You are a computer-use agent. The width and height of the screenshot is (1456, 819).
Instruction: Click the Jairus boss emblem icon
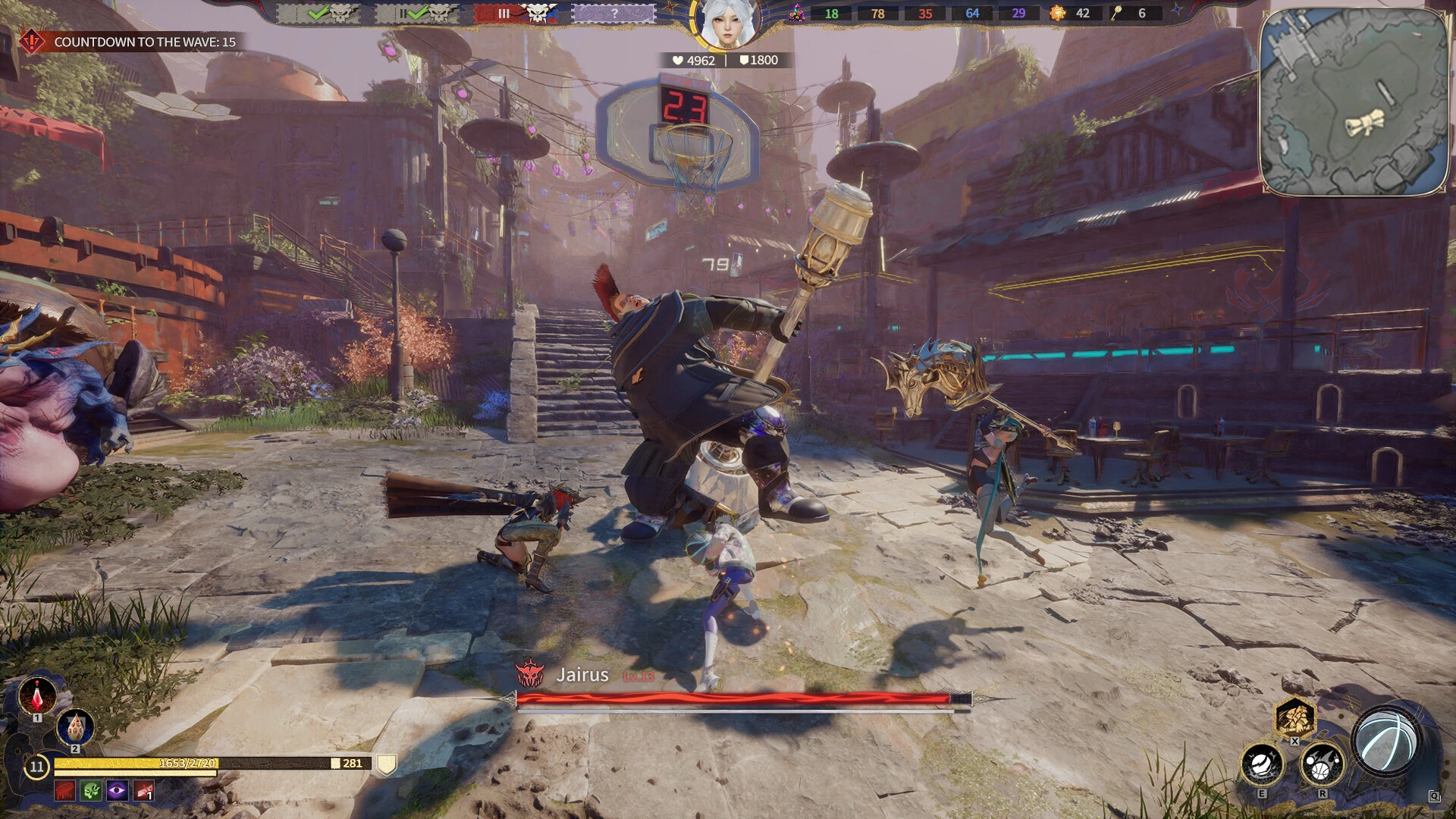coord(529,674)
